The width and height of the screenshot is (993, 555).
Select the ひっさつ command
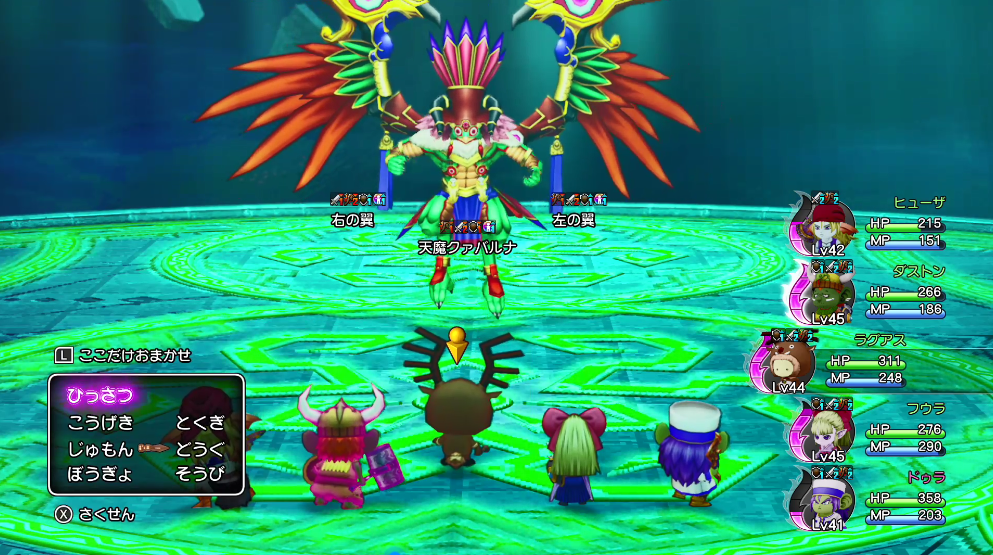100,395
